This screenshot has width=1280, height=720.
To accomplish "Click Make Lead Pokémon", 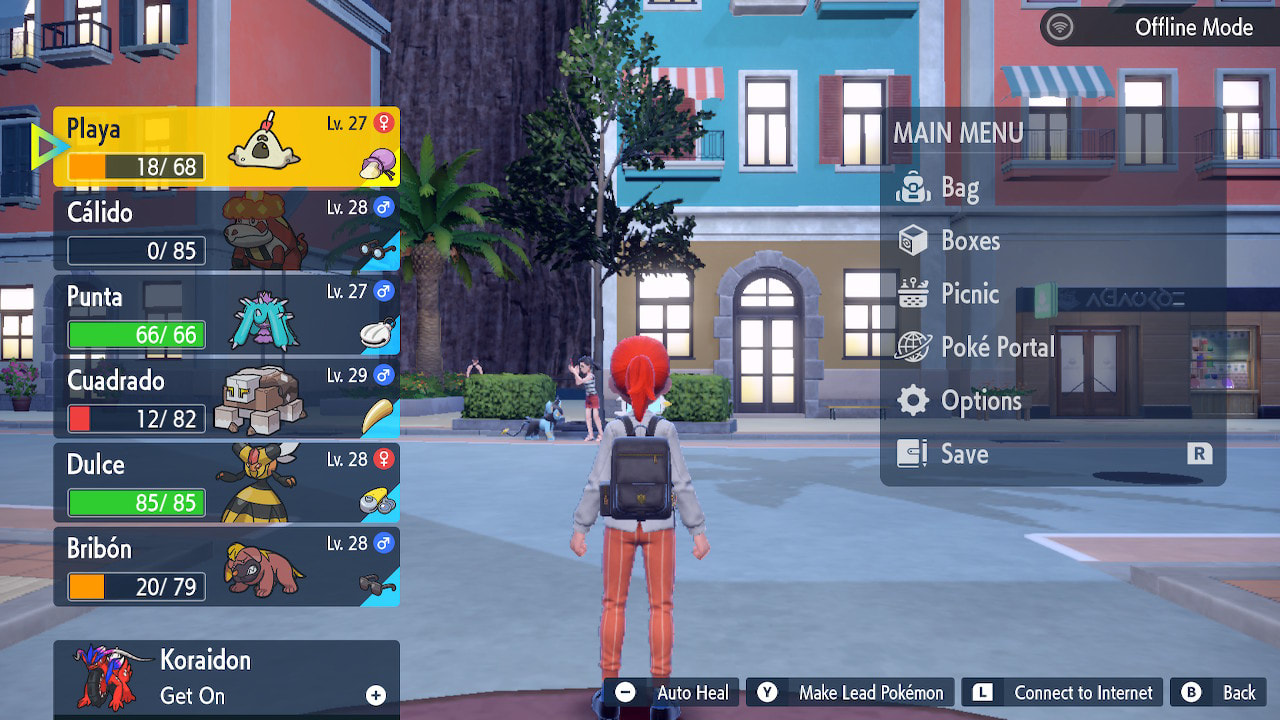I will coord(850,692).
